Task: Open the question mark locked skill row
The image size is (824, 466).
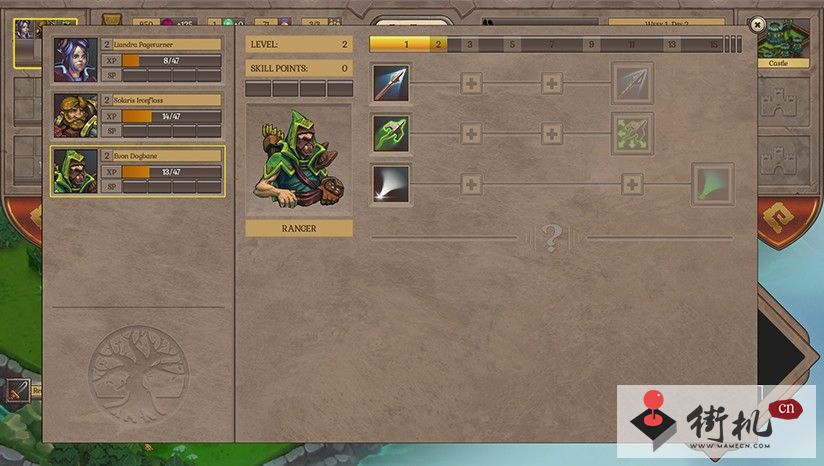Action: [x=551, y=238]
